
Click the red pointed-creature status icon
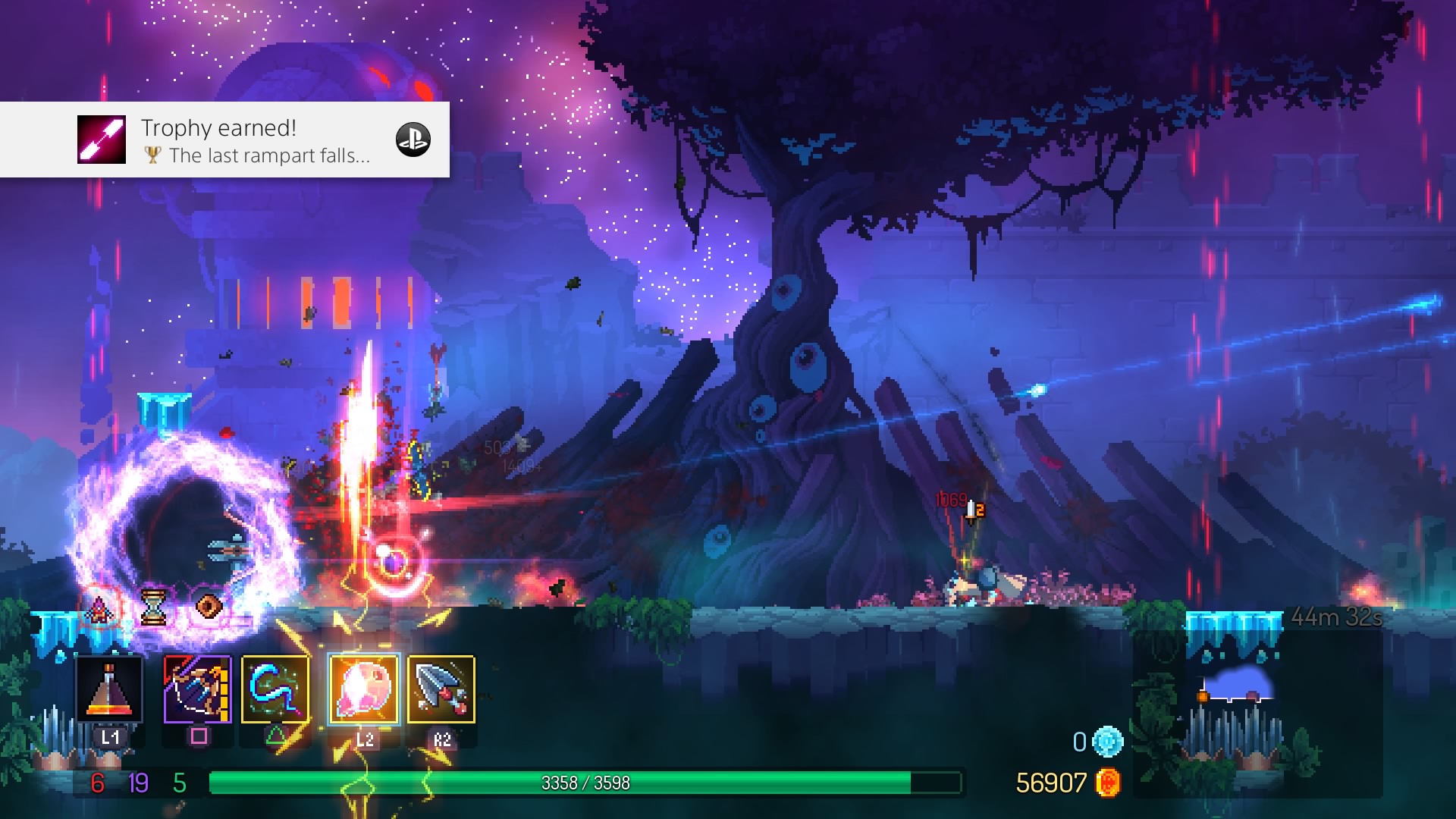99,607
